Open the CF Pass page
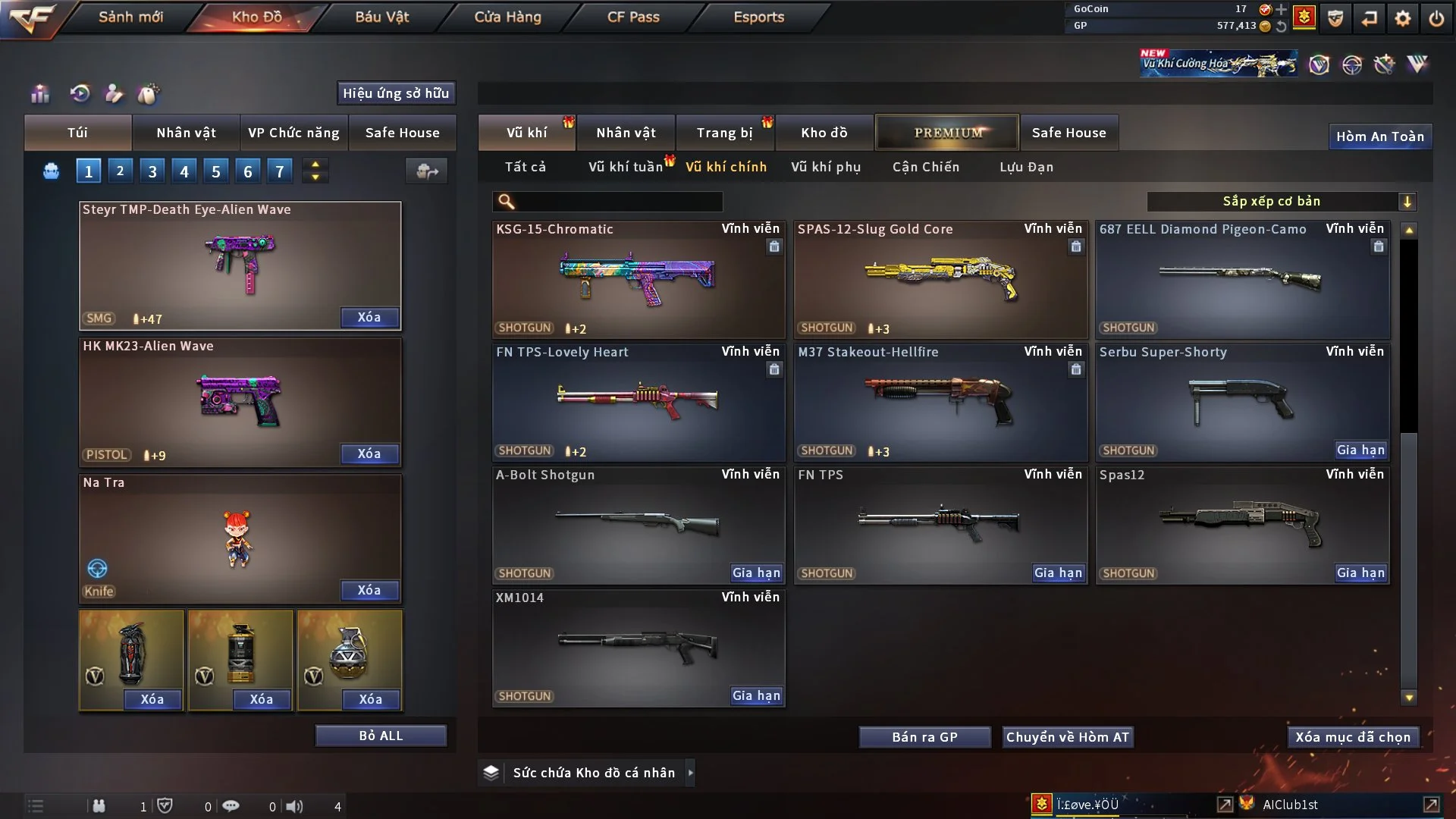Screen dimensions: 1456x819 point(633,17)
